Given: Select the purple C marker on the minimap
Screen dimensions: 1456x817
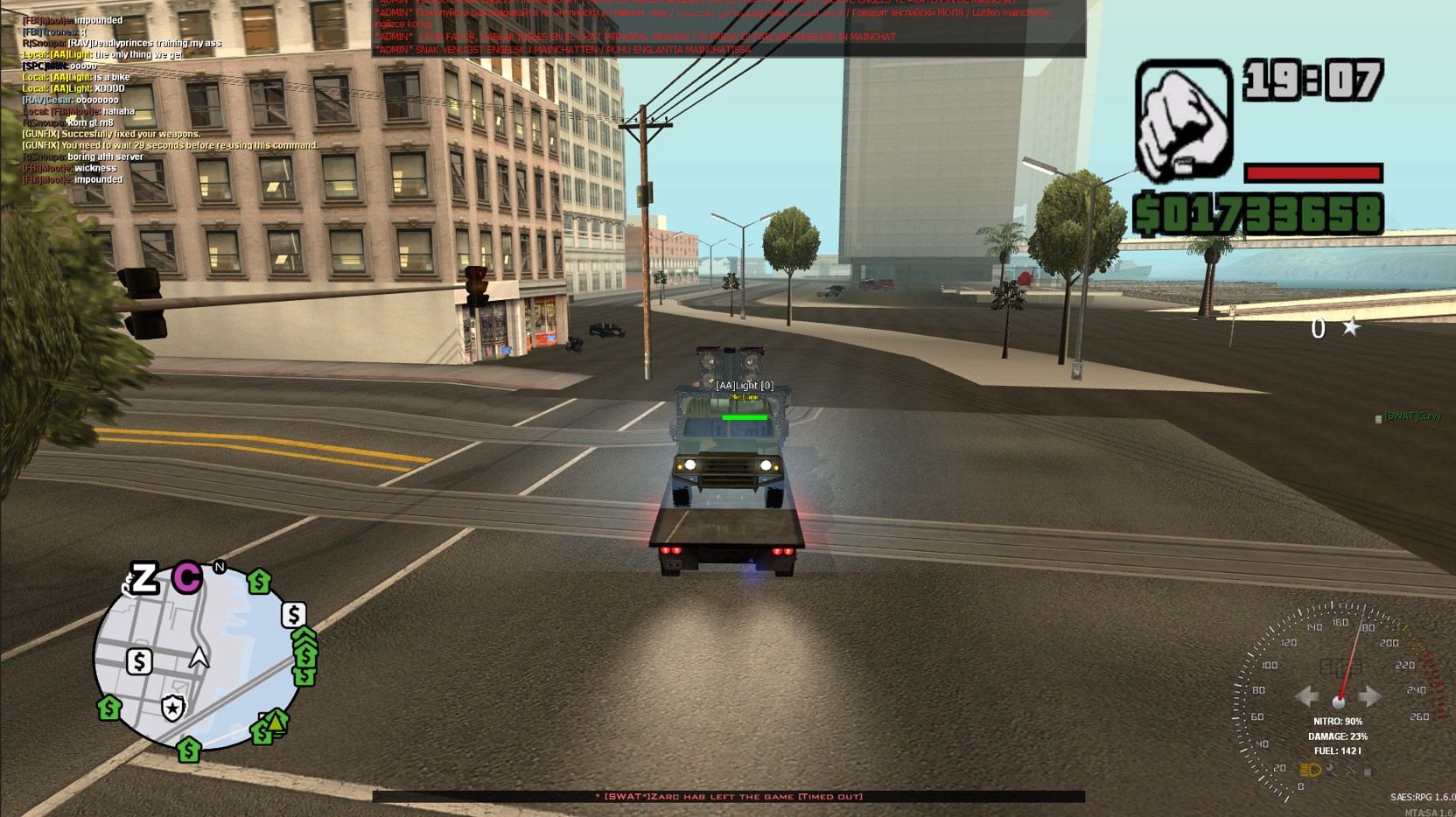Looking at the screenshot, I should point(186,577).
